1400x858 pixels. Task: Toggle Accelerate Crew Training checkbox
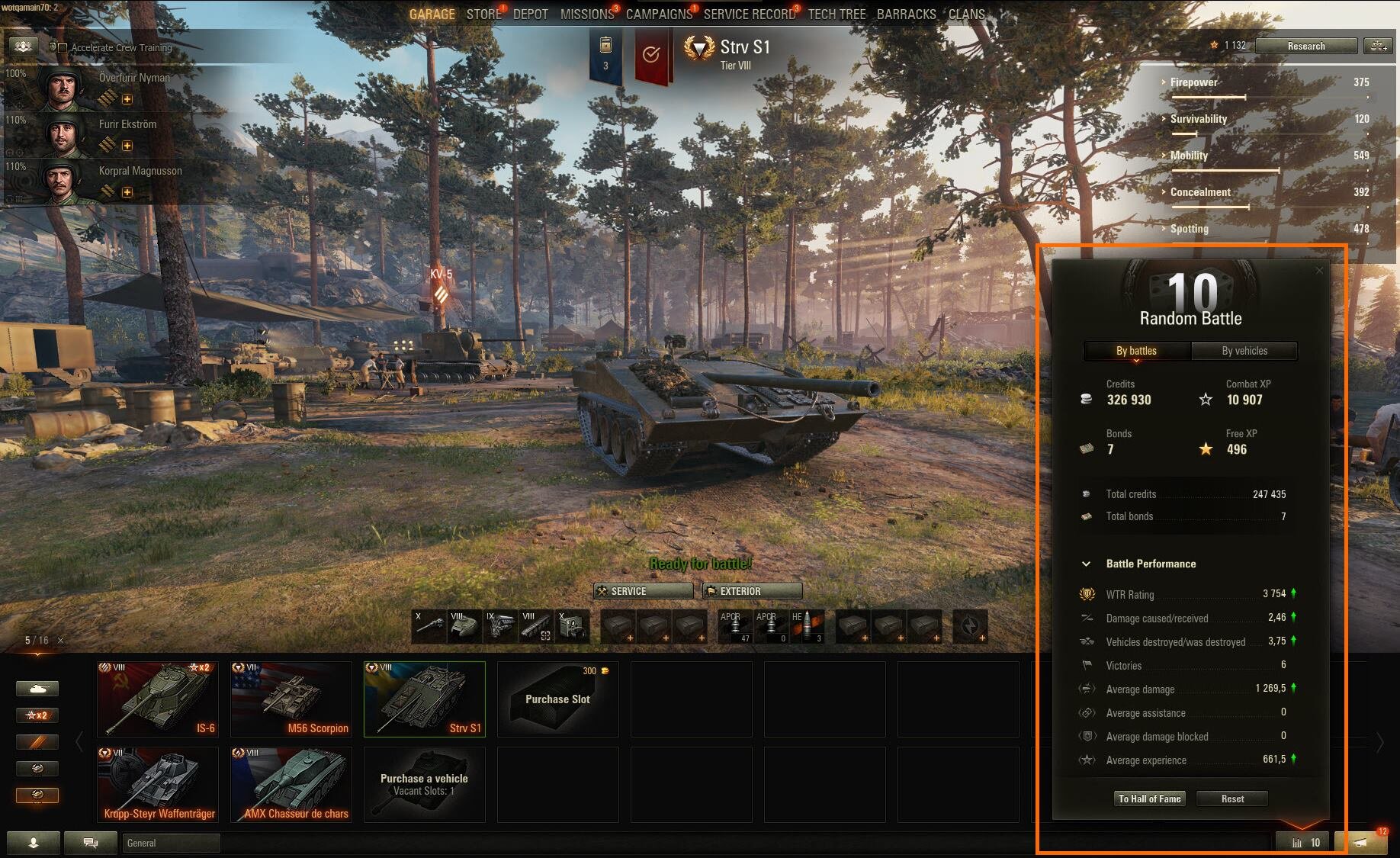[x=63, y=48]
